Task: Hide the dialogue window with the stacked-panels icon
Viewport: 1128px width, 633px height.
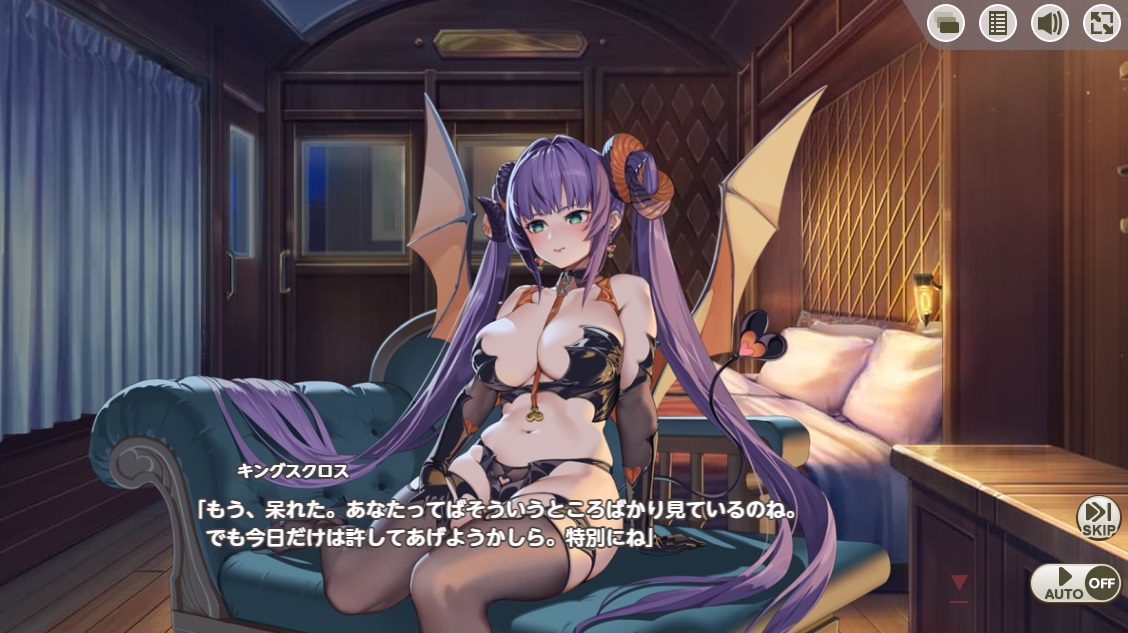Action: pyautogui.click(x=945, y=23)
